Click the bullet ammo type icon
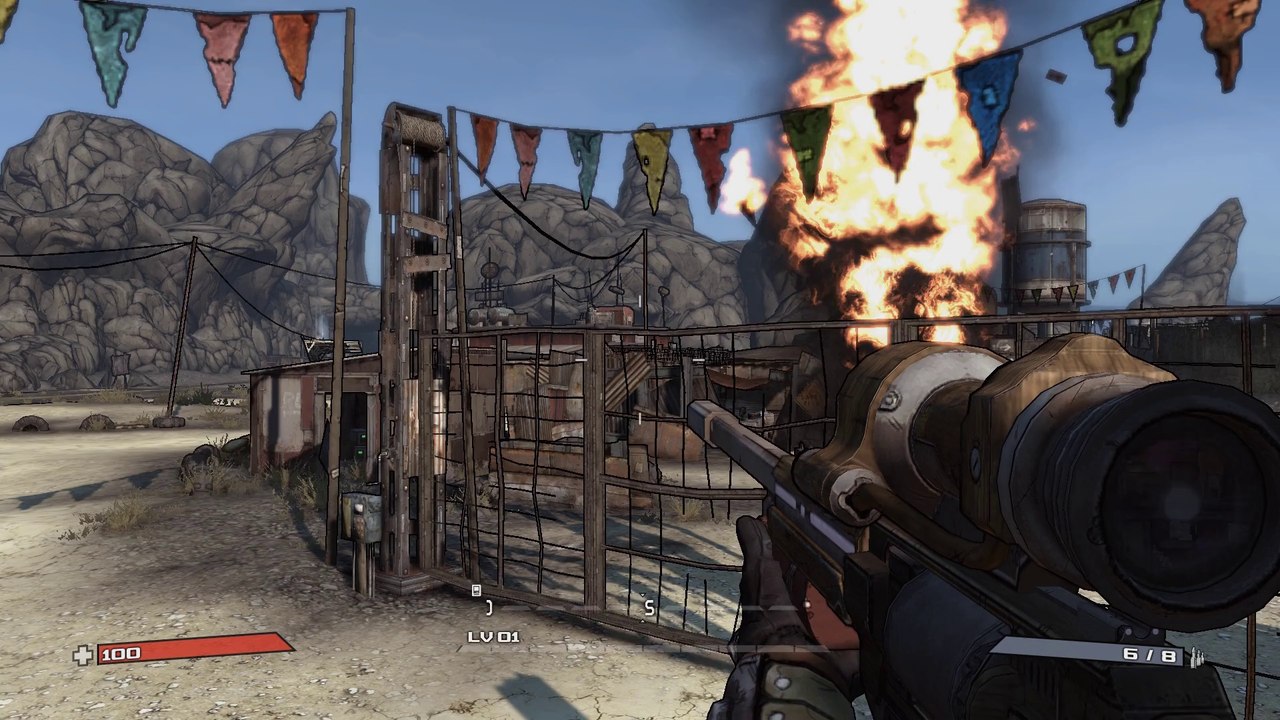The height and width of the screenshot is (720, 1280). point(1195,656)
